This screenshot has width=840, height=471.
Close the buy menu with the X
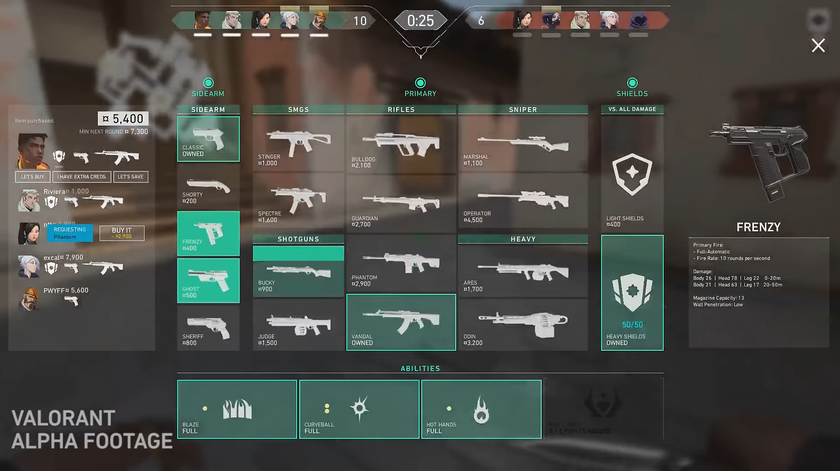coord(818,45)
